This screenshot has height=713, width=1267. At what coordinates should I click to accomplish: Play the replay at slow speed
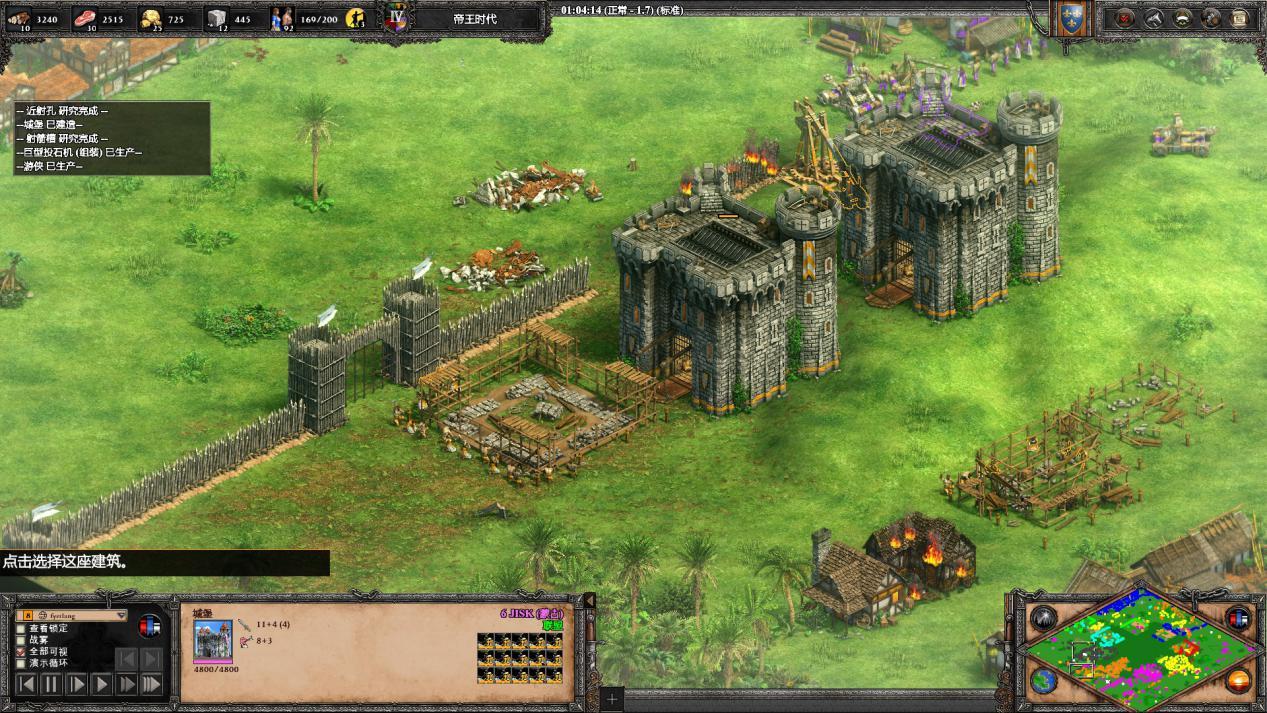coord(77,685)
